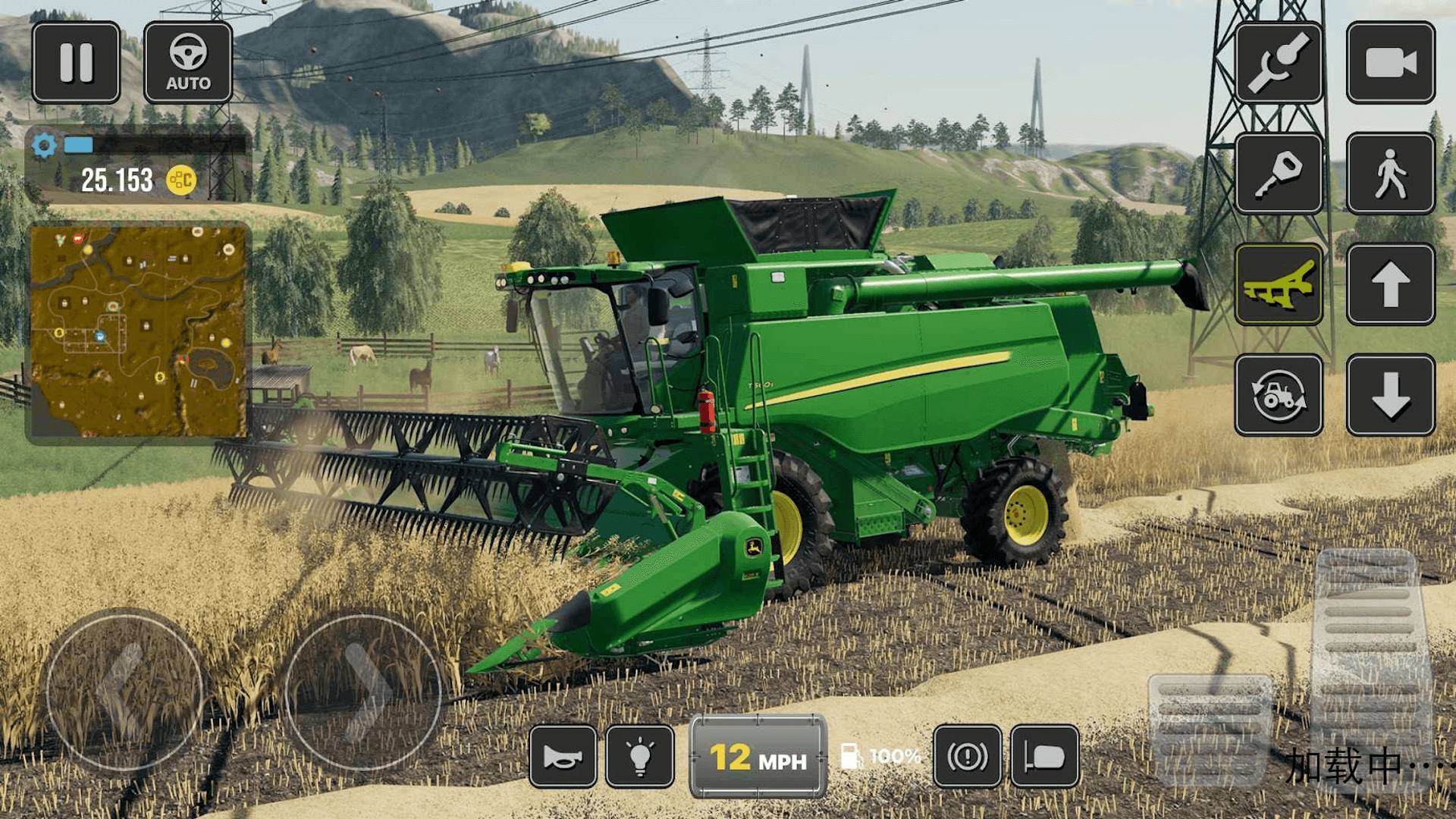Image resolution: width=1456 pixels, height=819 pixels.
Task: Tap the tool attach coupling icon
Action: [1279, 62]
